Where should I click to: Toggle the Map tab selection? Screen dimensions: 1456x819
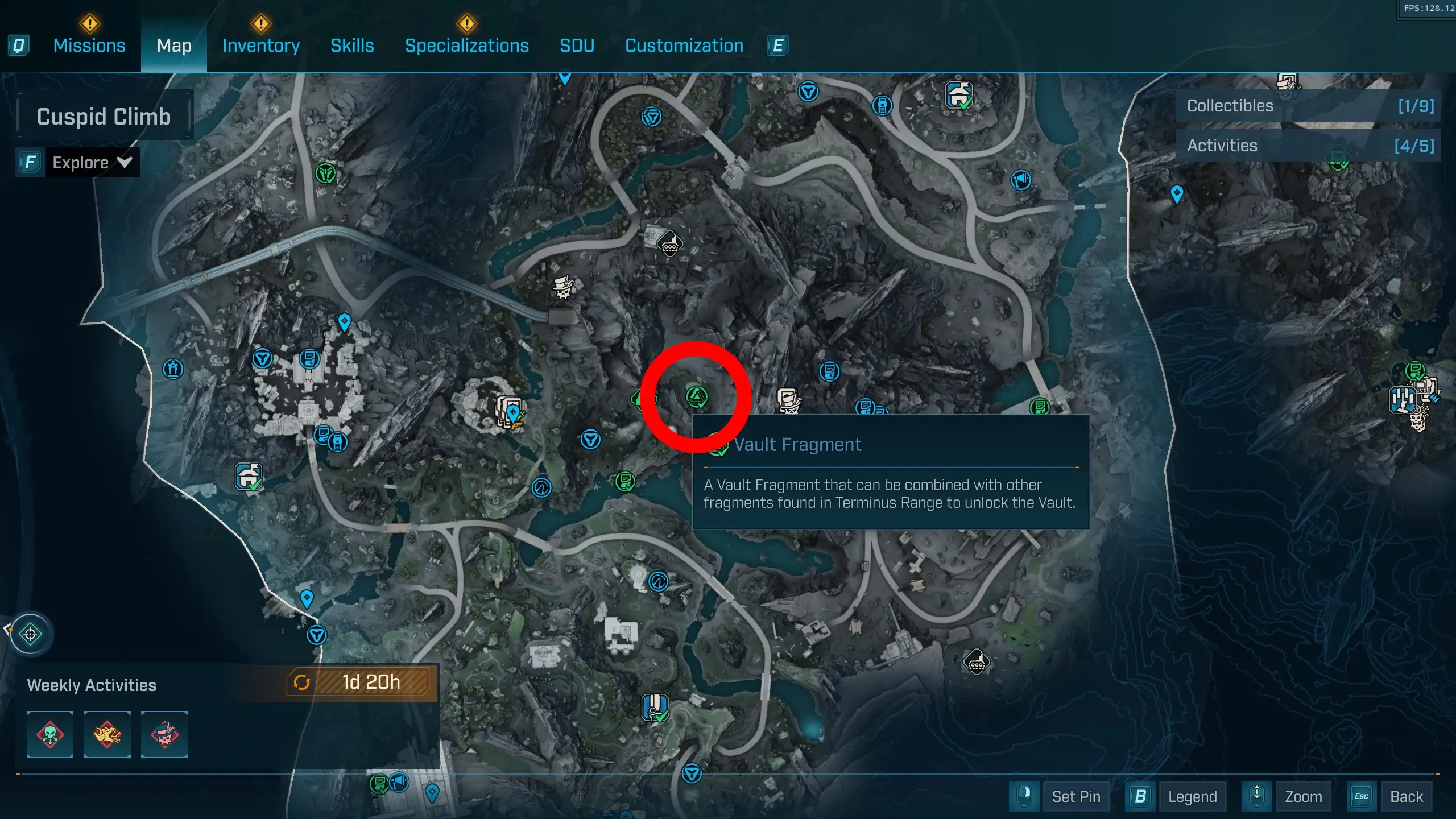pyautogui.click(x=173, y=45)
